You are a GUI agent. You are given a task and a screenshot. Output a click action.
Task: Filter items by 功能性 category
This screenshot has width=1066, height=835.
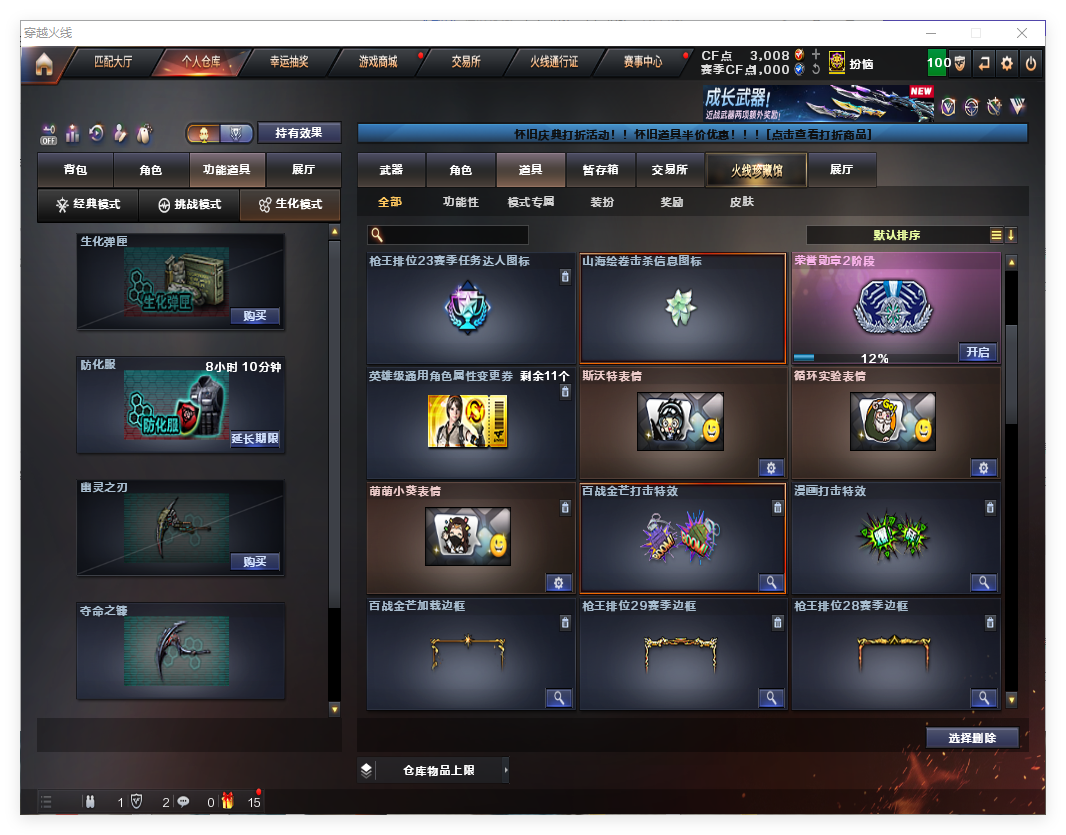tap(460, 203)
